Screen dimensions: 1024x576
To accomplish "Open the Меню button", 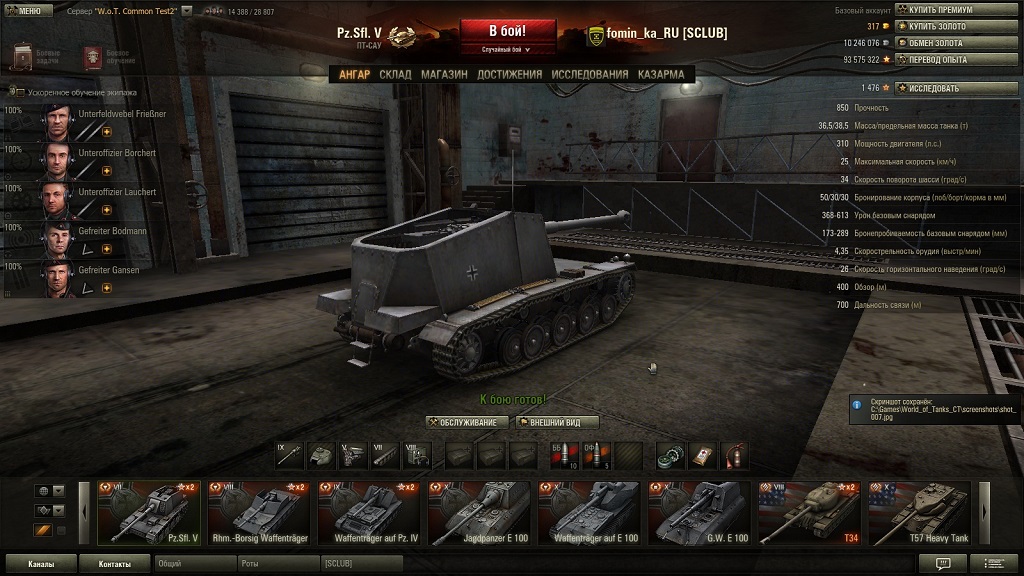I will pyautogui.click(x=24, y=10).
